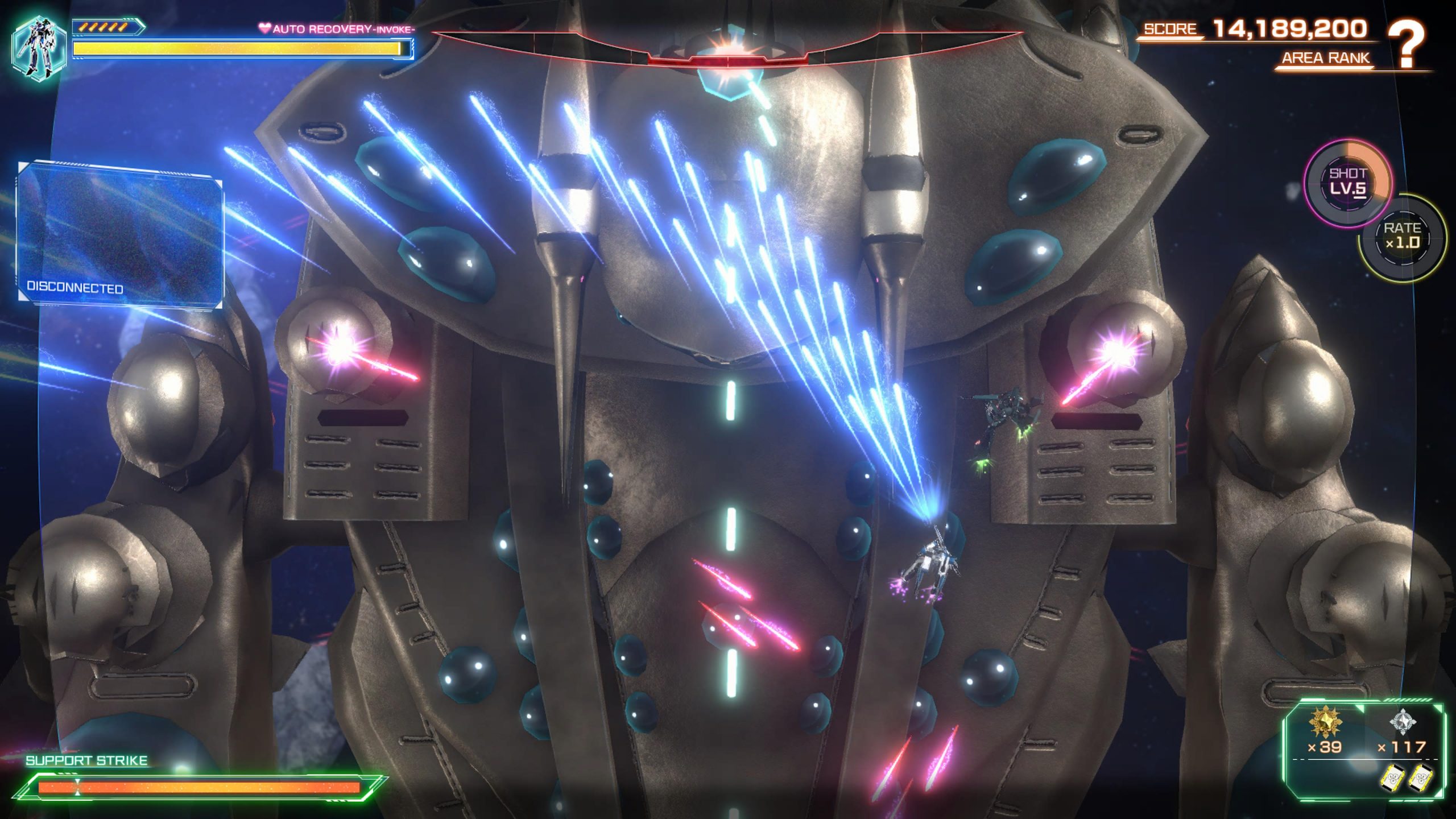
Task: Click the silver medal icon
Action: tap(1403, 721)
